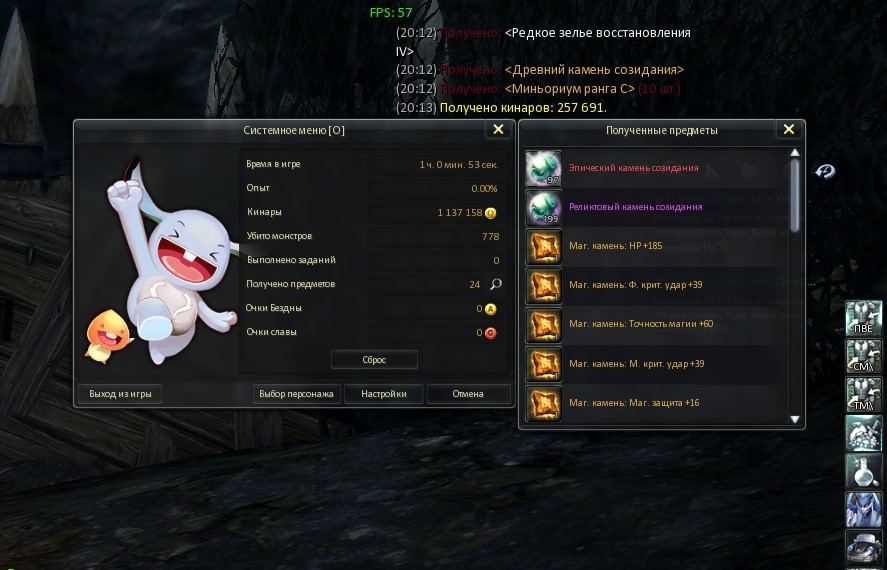Close the Полученные предметы panel
Screen dimensions: 887x570
[788, 130]
